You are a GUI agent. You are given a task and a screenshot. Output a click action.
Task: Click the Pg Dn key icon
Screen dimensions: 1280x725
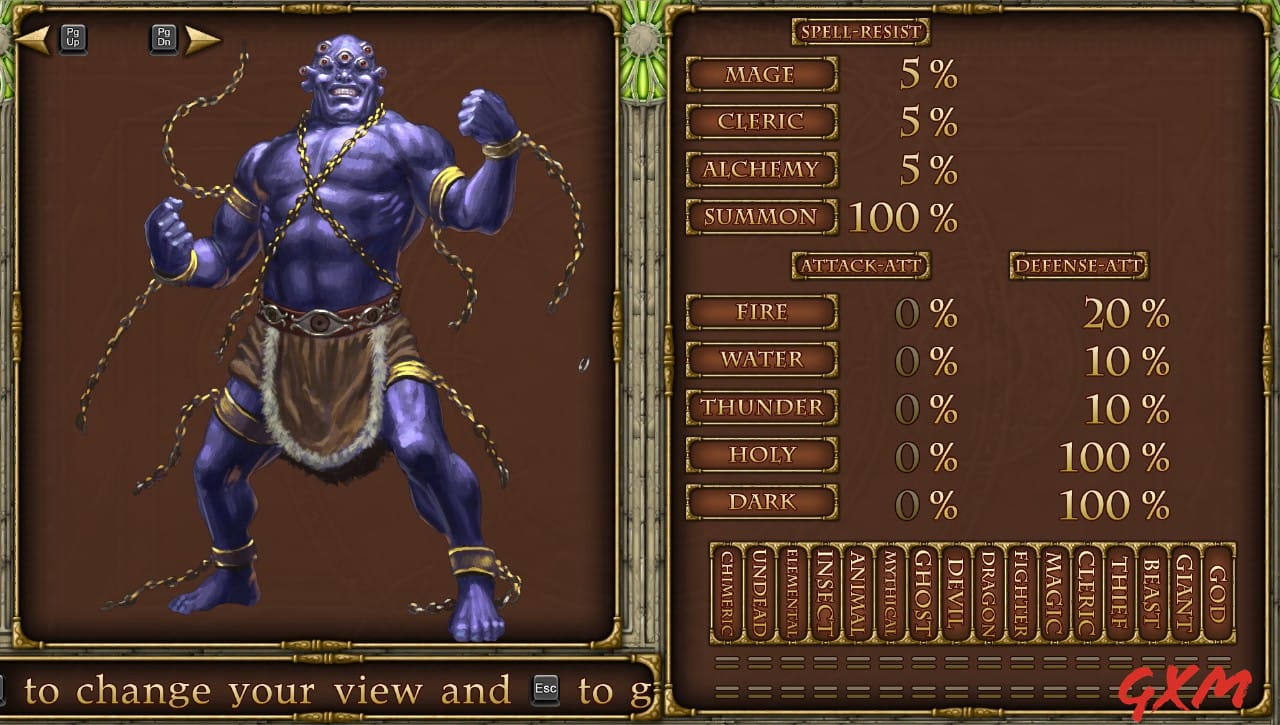(163, 38)
